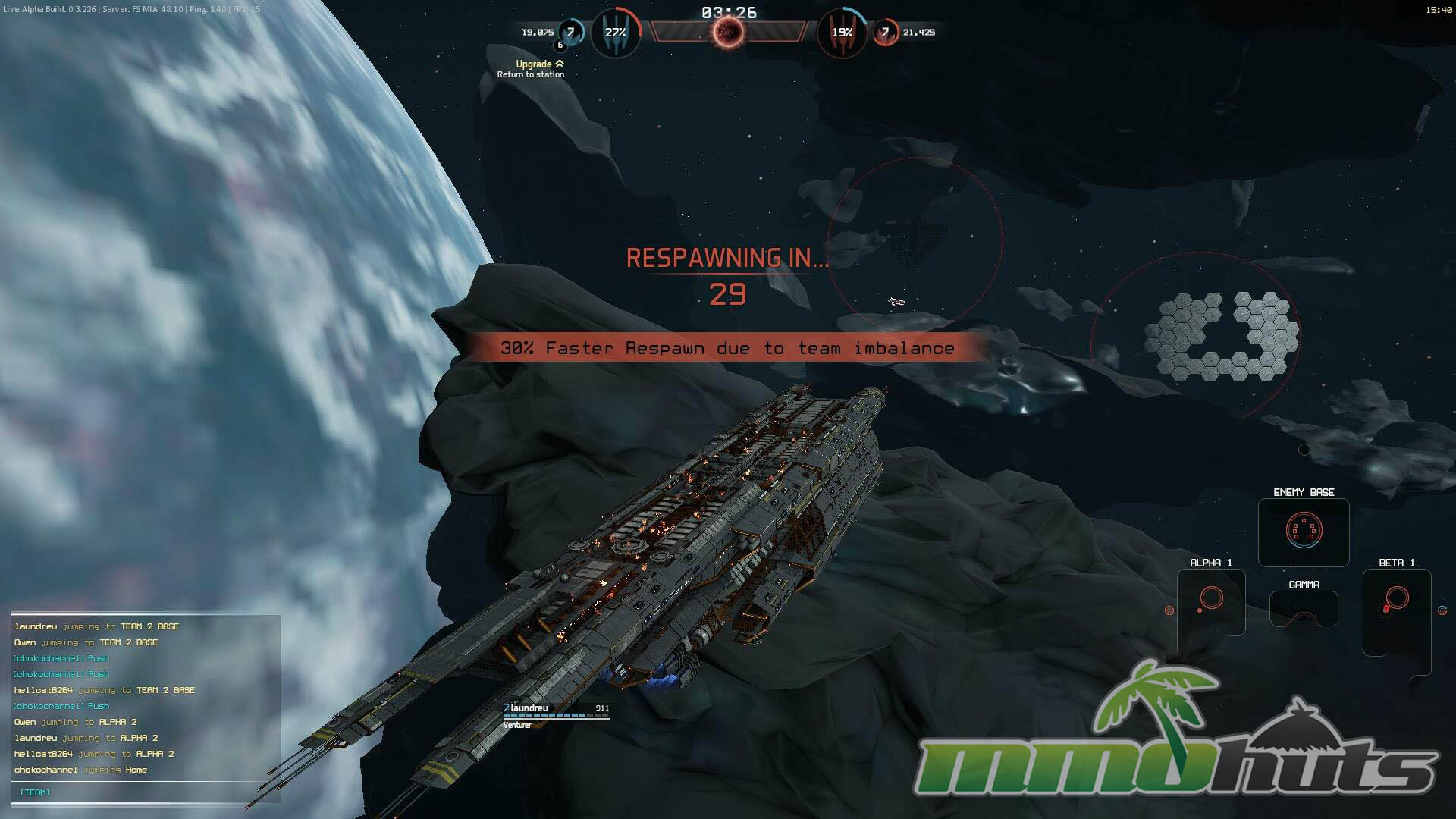Click the TEAM chat input field
This screenshot has height=819, width=1456.
[146, 792]
